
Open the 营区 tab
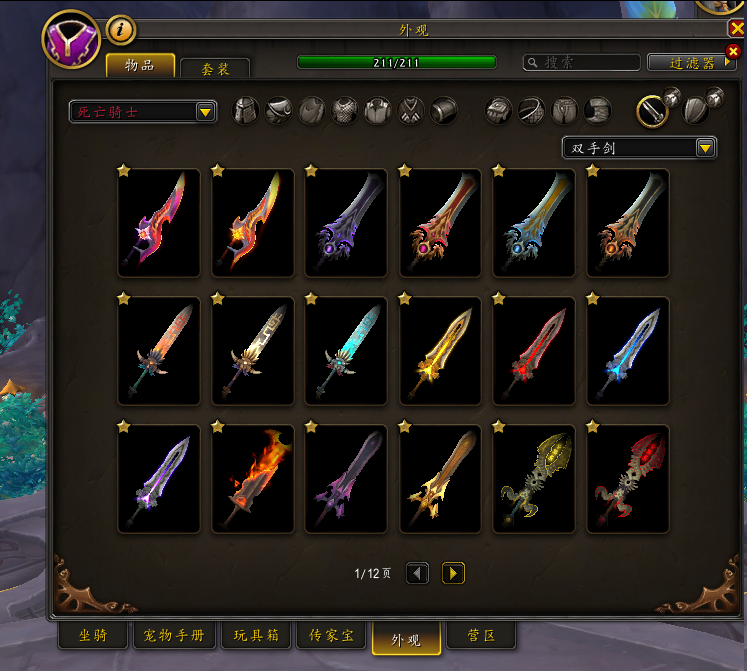[x=479, y=636]
